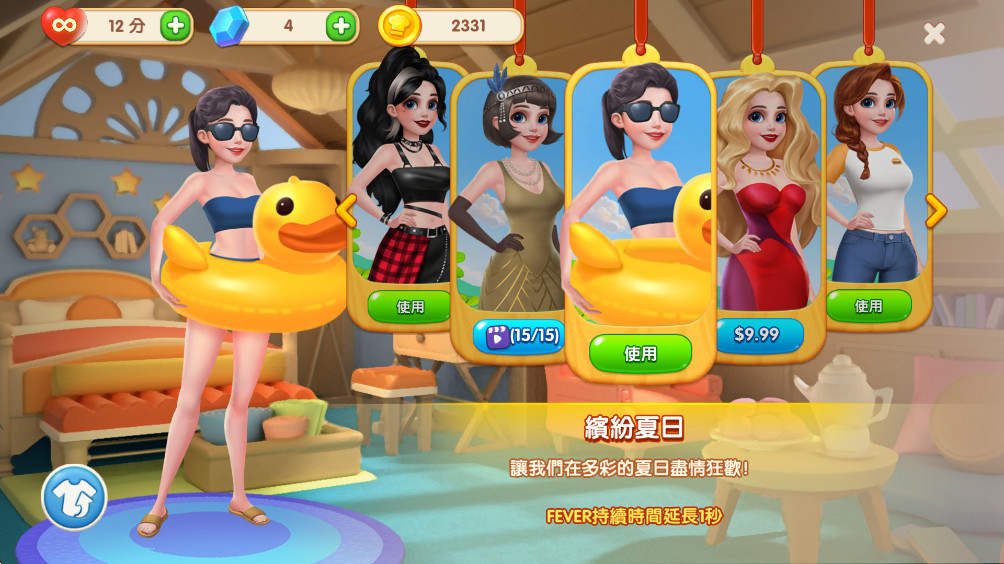Screen dimensions: 1004x564
Task: Use the white tee and jeans outfit
Action: point(868,306)
